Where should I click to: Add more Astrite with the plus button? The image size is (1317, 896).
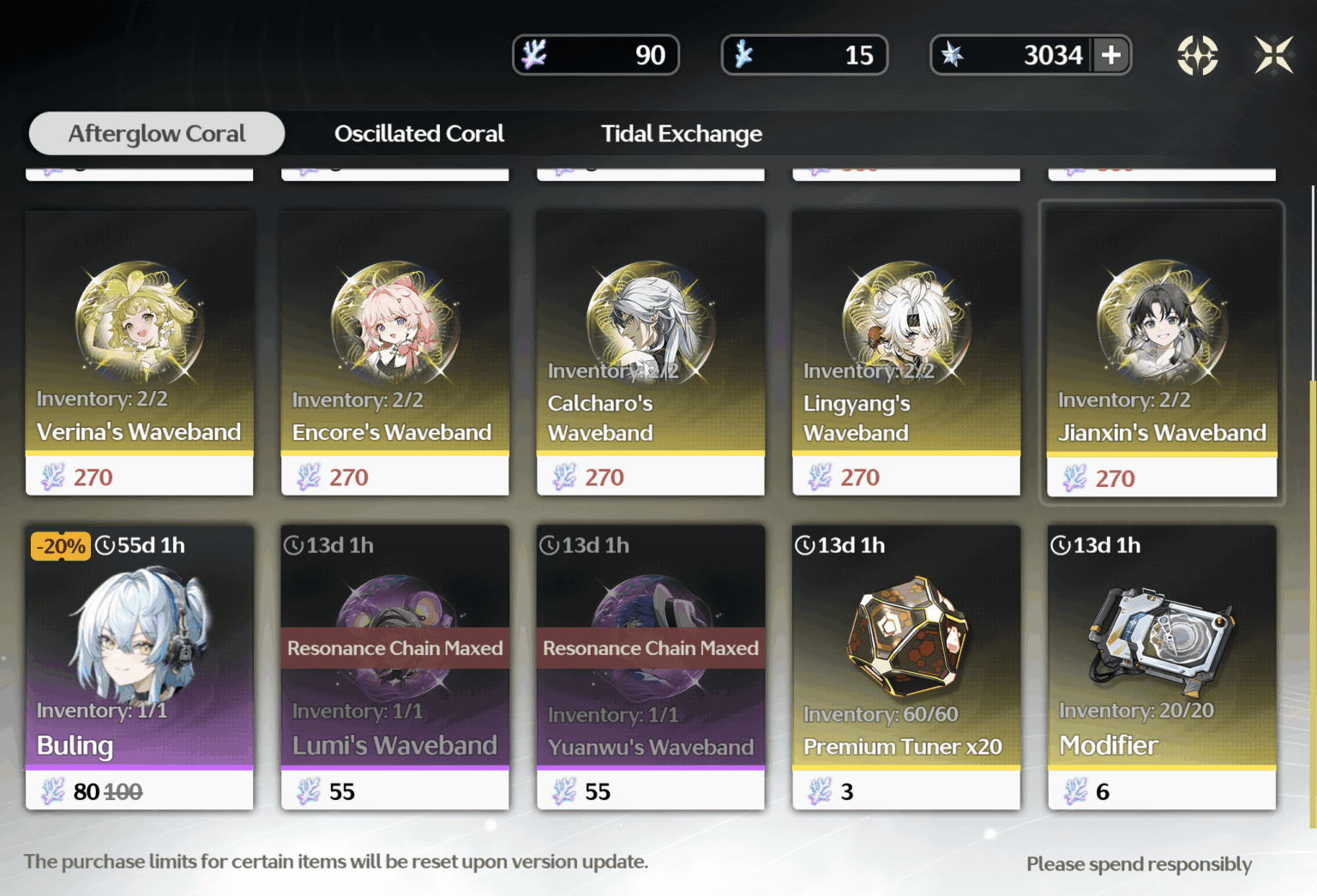click(x=1111, y=55)
